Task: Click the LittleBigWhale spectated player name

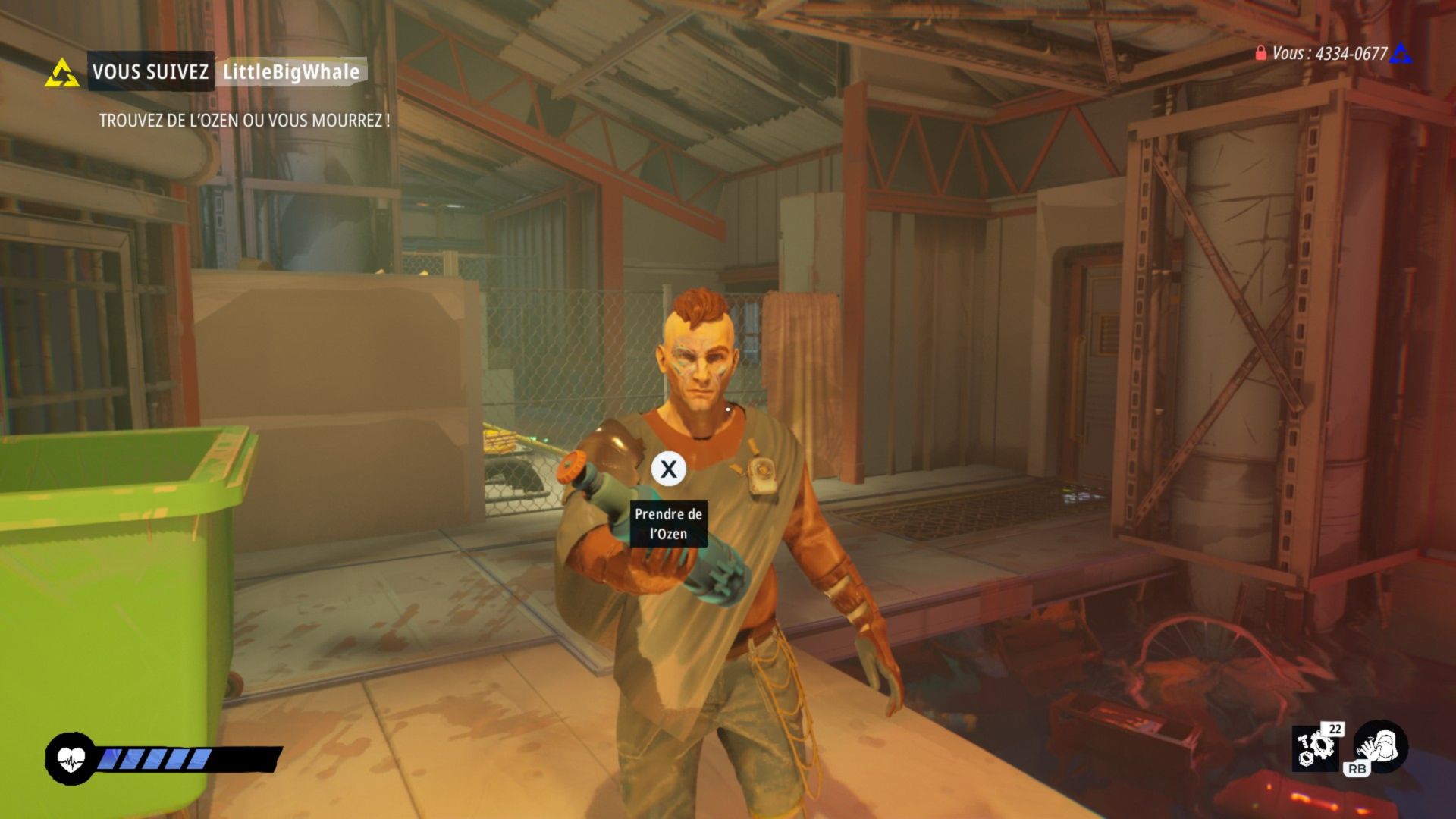Action: pyautogui.click(x=291, y=72)
